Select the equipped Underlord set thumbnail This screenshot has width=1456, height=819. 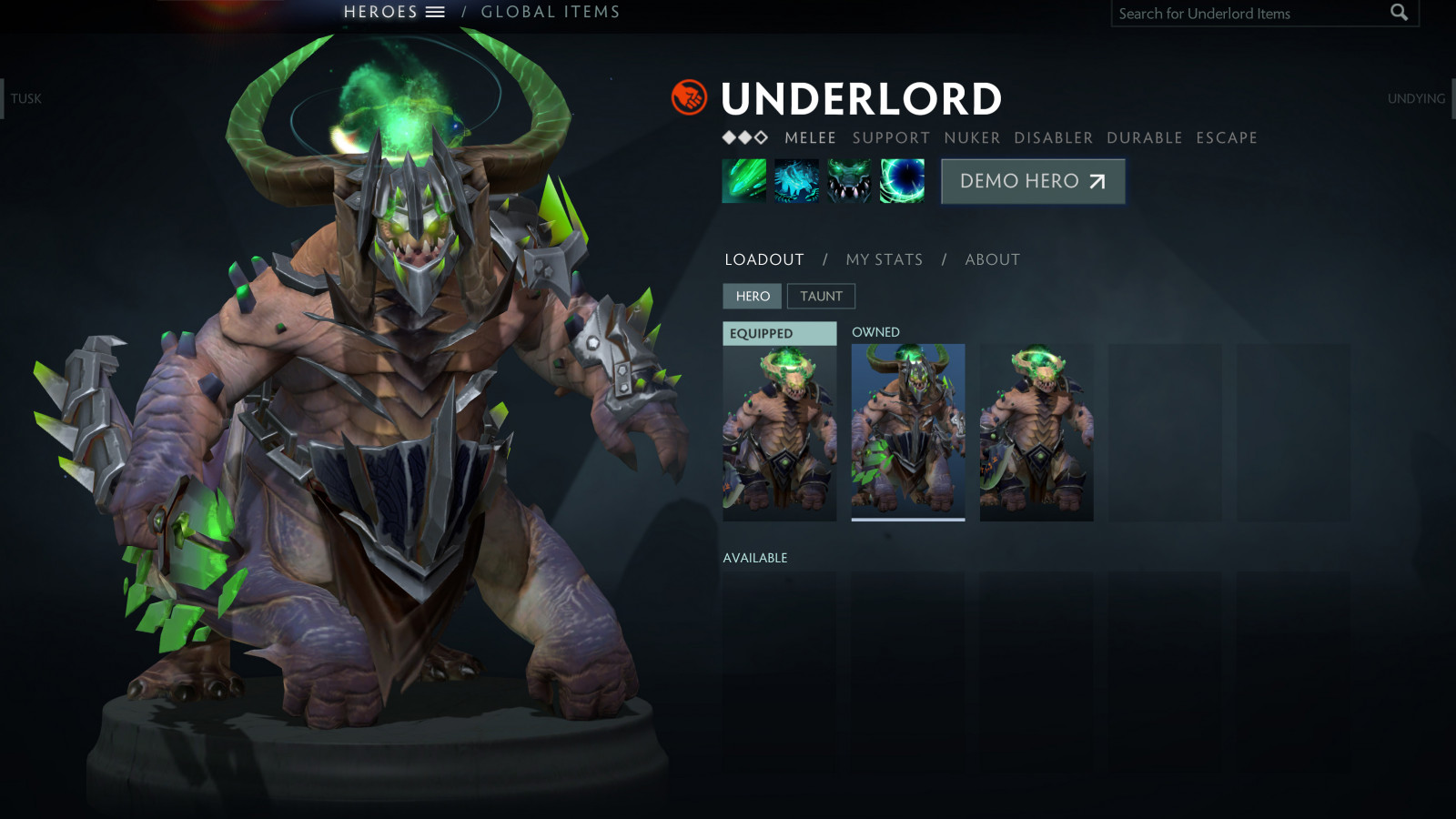coord(780,432)
